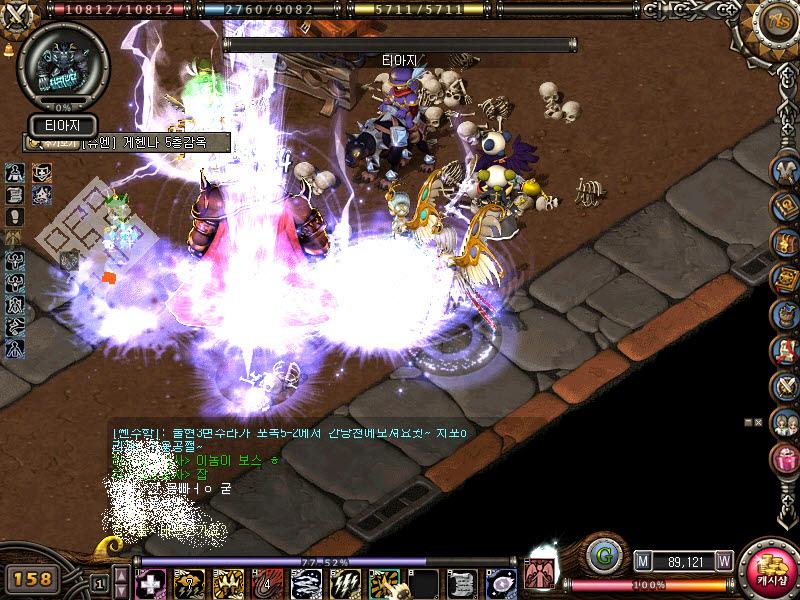Click the W button beside gold amount
This screenshot has height=600, width=800.
pyautogui.click(x=724, y=562)
